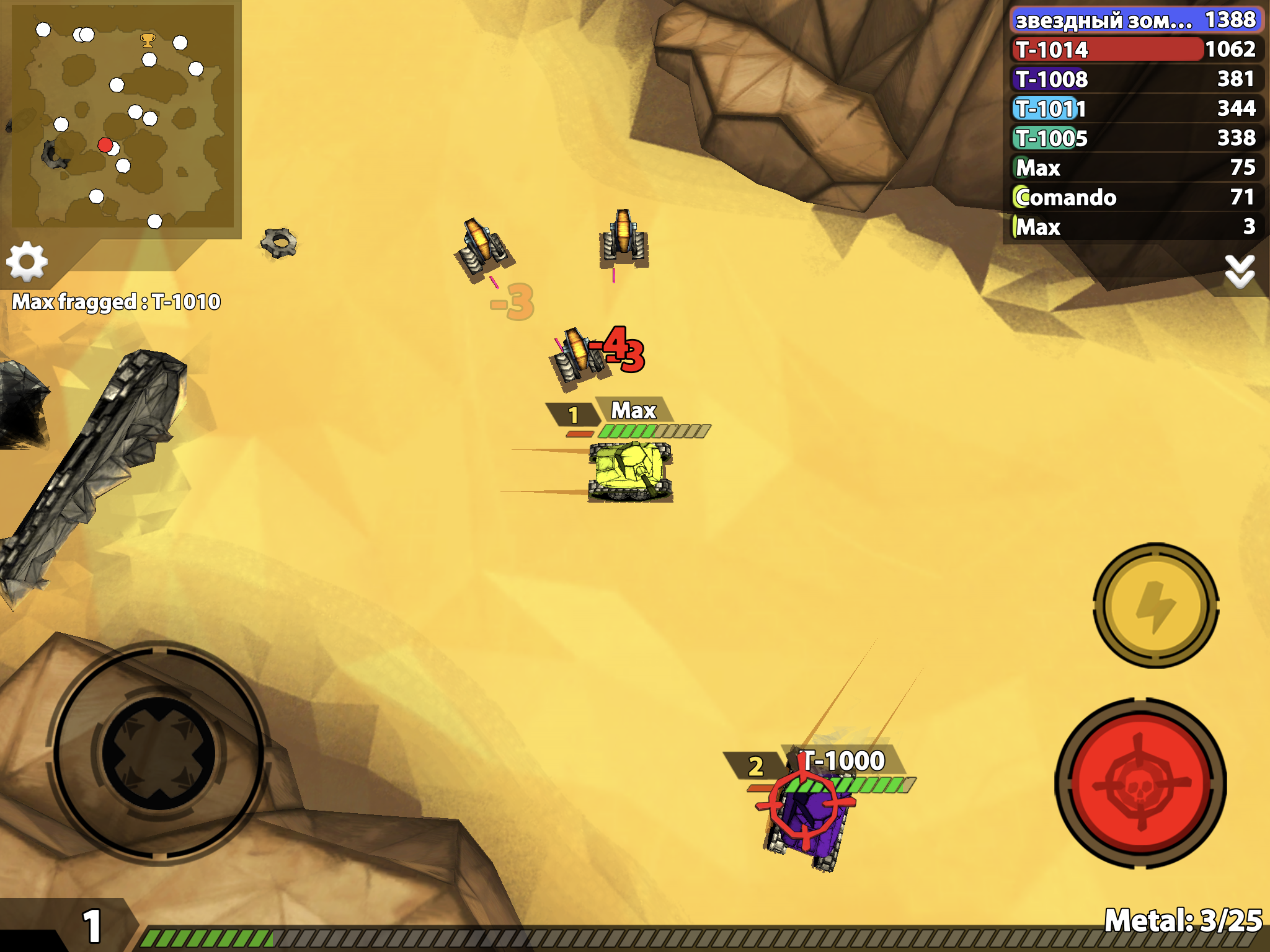The width and height of the screenshot is (1270, 952).
Task: Open details for звездный зом... leaderboard entry
Action: coord(1135,20)
